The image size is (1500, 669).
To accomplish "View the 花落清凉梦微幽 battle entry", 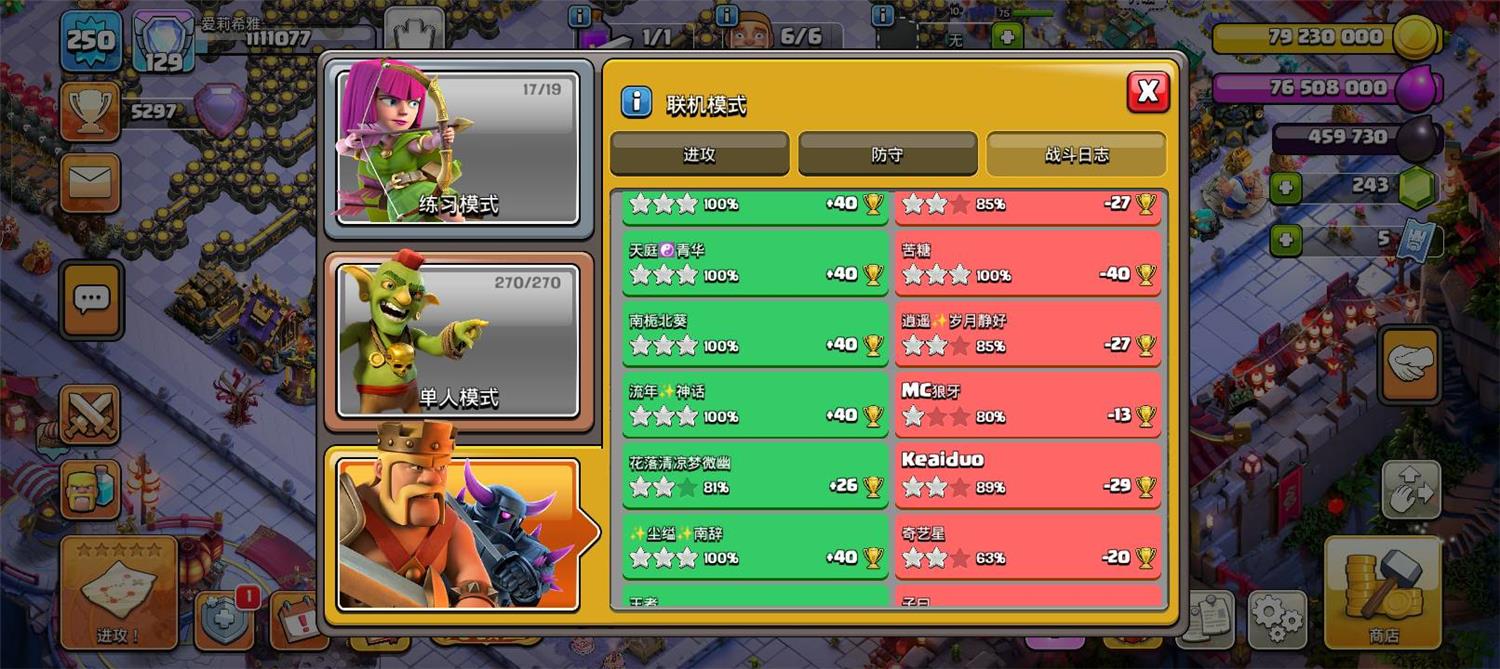I will click(x=755, y=475).
